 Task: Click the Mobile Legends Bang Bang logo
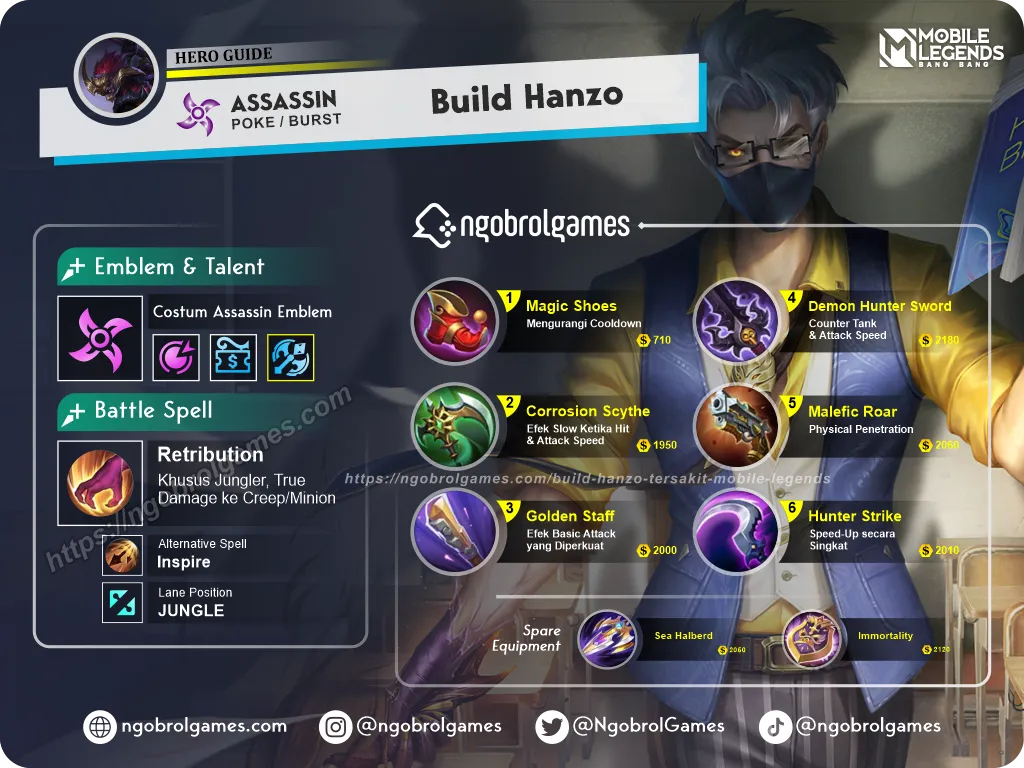[941, 47]
